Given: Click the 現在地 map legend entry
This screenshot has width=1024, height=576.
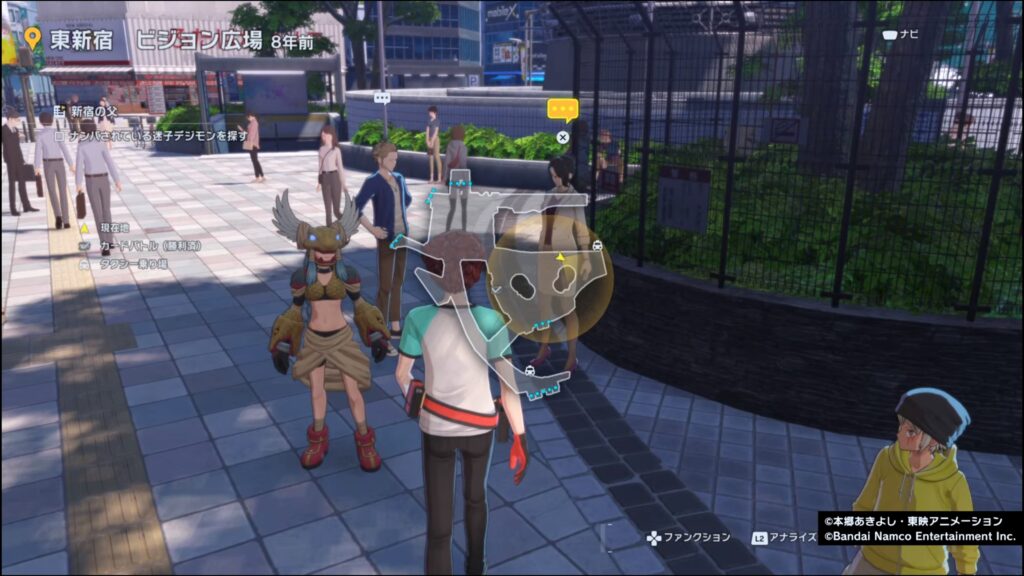Looking at the screenshot, I should pyautogui.click(x=106, y=228).
